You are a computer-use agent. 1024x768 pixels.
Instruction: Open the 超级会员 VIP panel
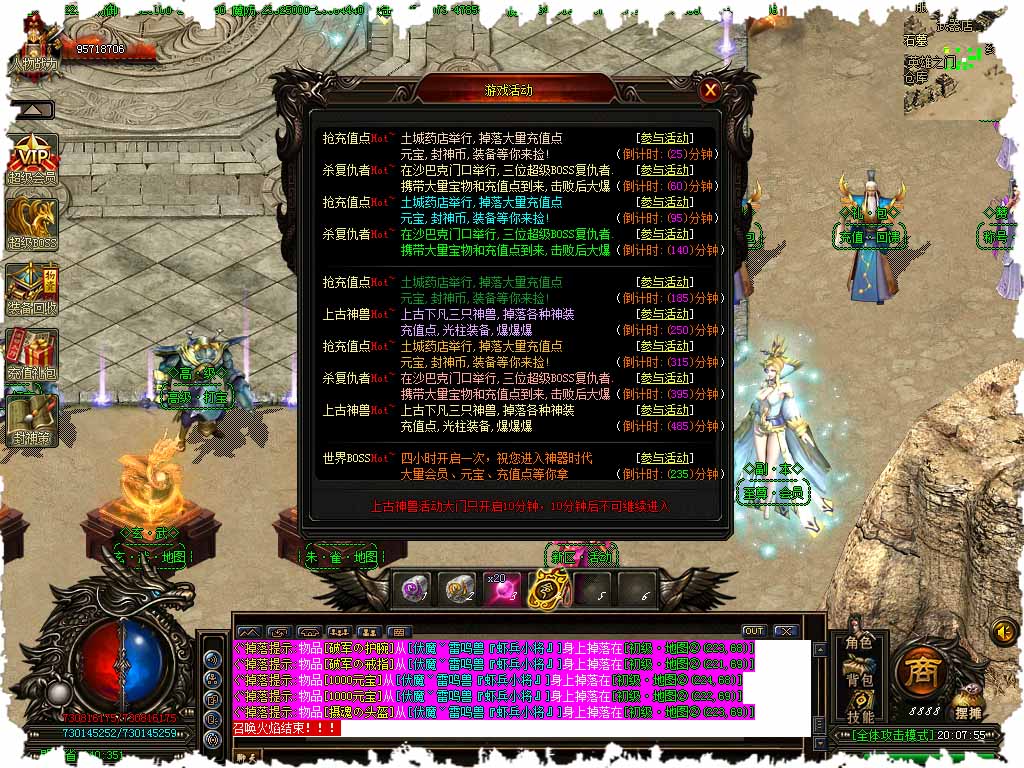(32, 158)
